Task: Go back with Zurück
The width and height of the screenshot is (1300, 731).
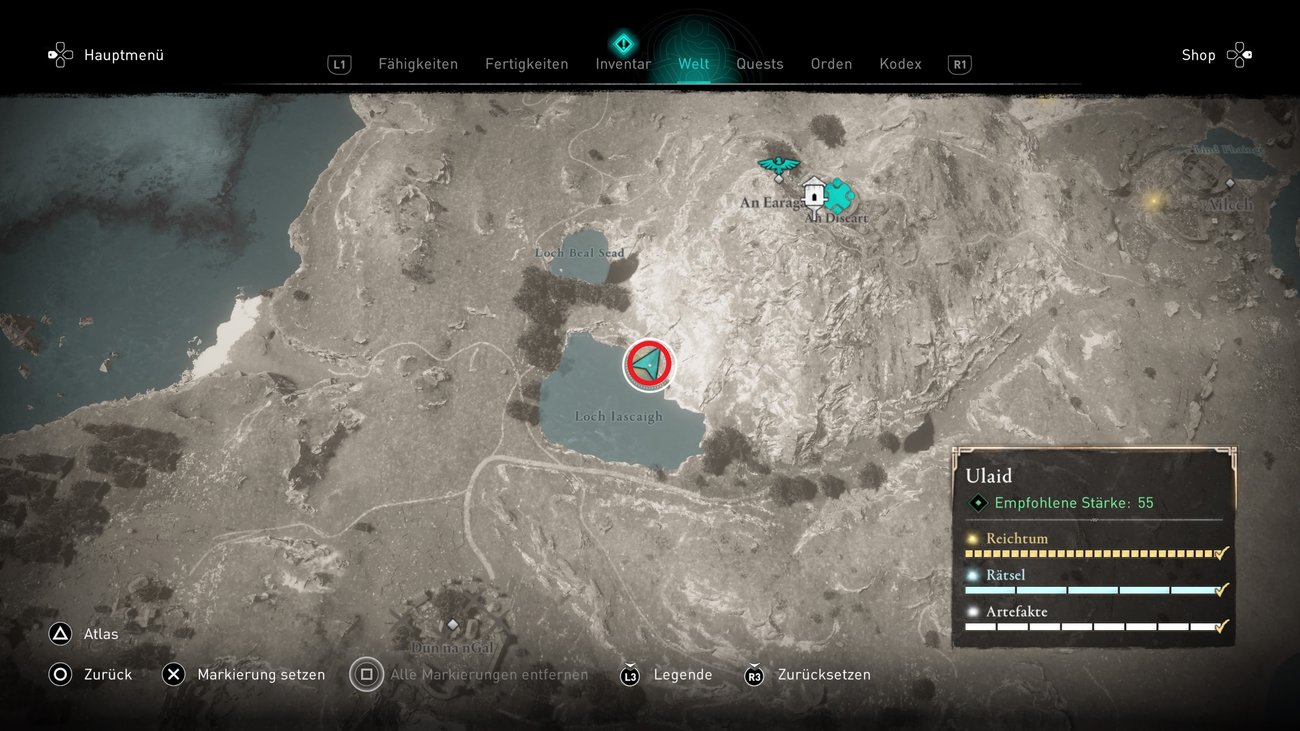Action: pos(91,675)
